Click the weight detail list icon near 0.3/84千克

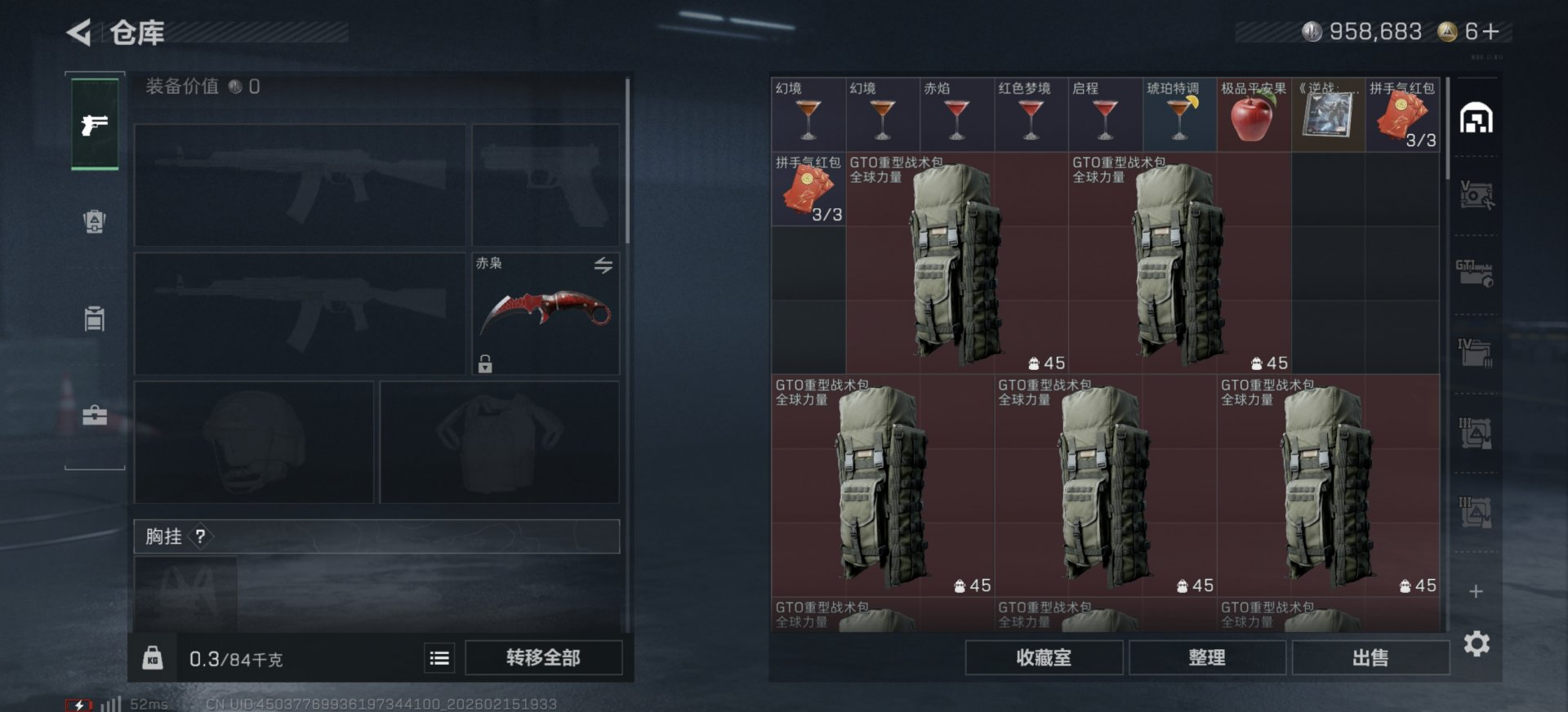click(x=438, y=658)
